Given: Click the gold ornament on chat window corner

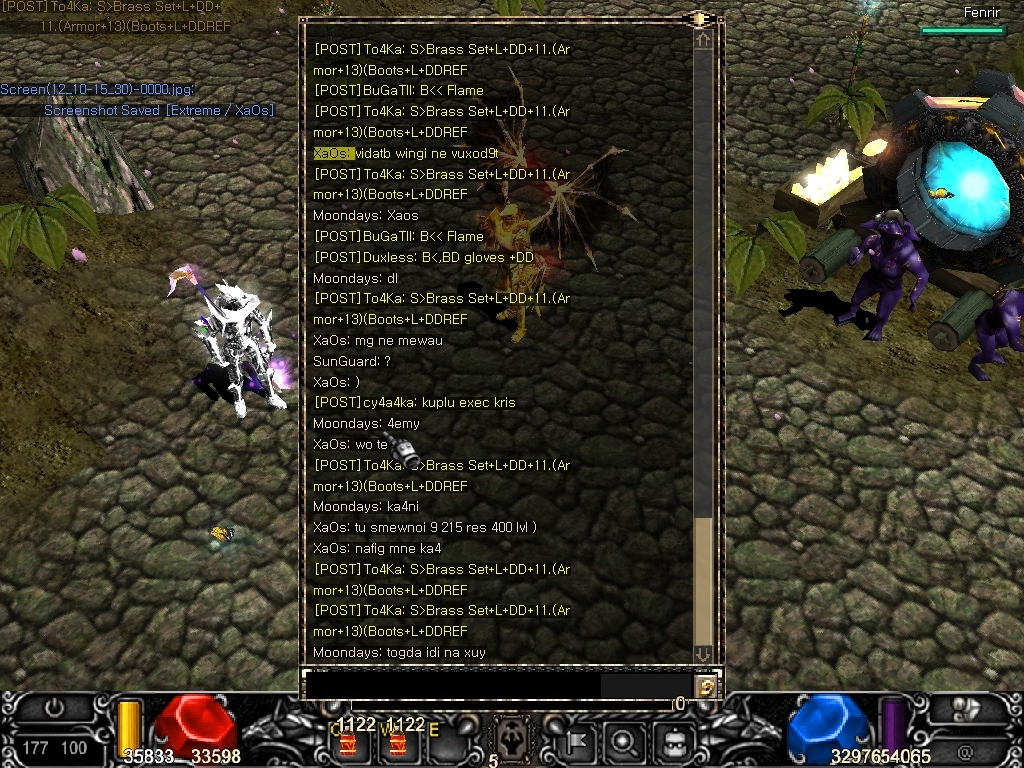Looking at the screenshot, I should pyautogui.click(x=697, y=18).
